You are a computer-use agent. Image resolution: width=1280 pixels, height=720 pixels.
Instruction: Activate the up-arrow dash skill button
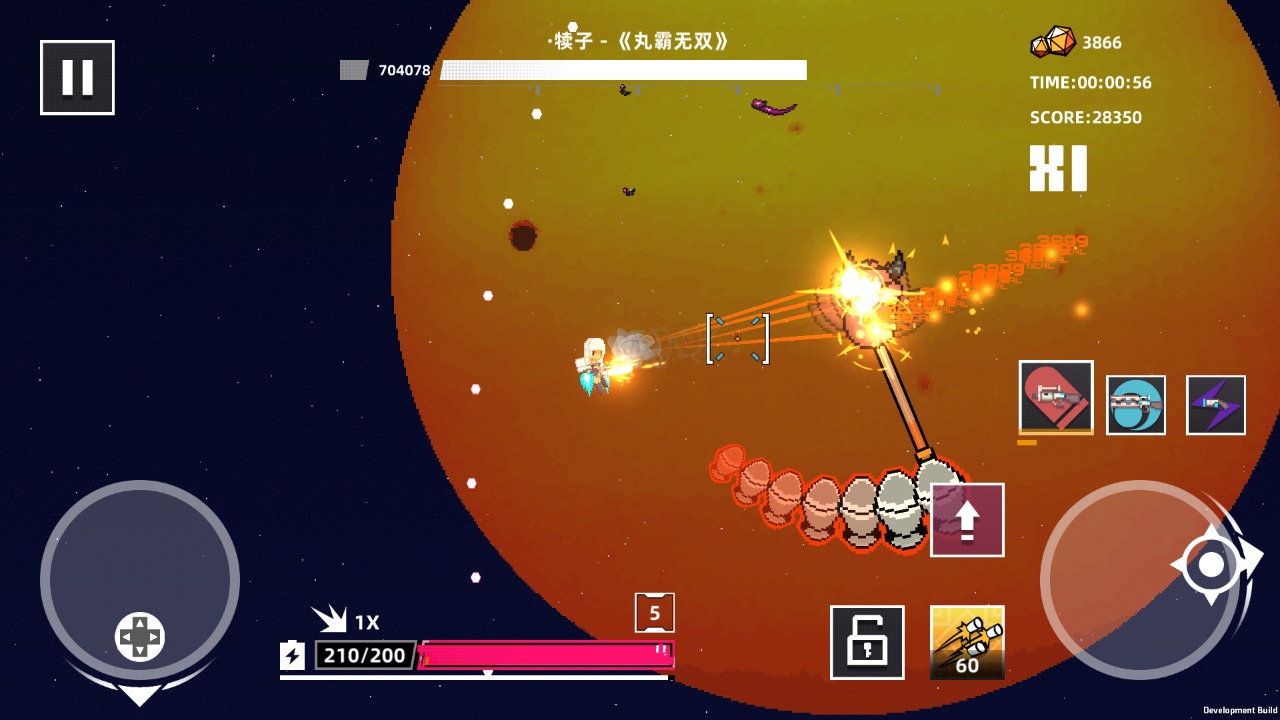coord(967,520)
